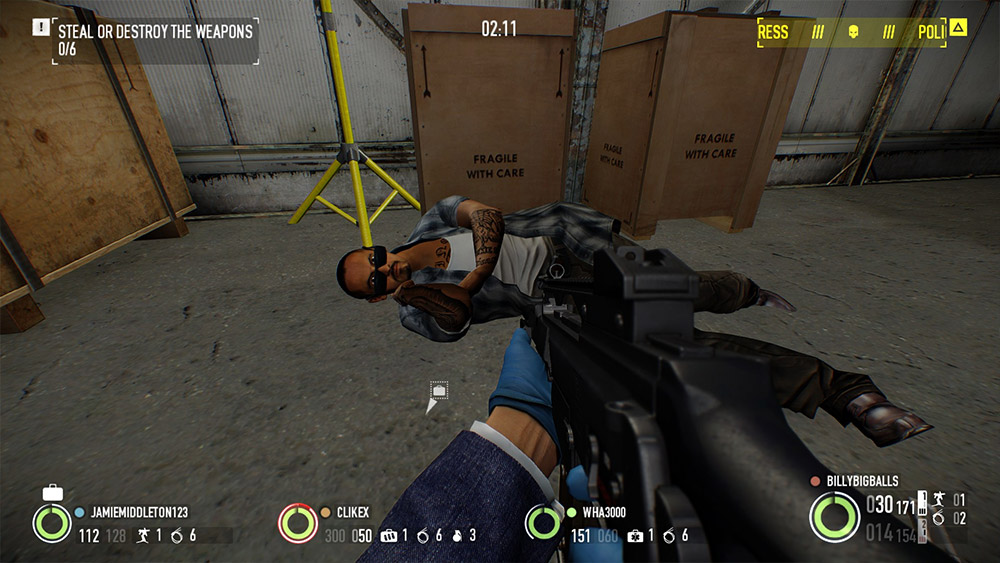Click the briefcase icon above JamieMiddleton123's health ring
The width and height of the screenshot is (1000, 563).
pyautogui.click(x=52, y=492)
